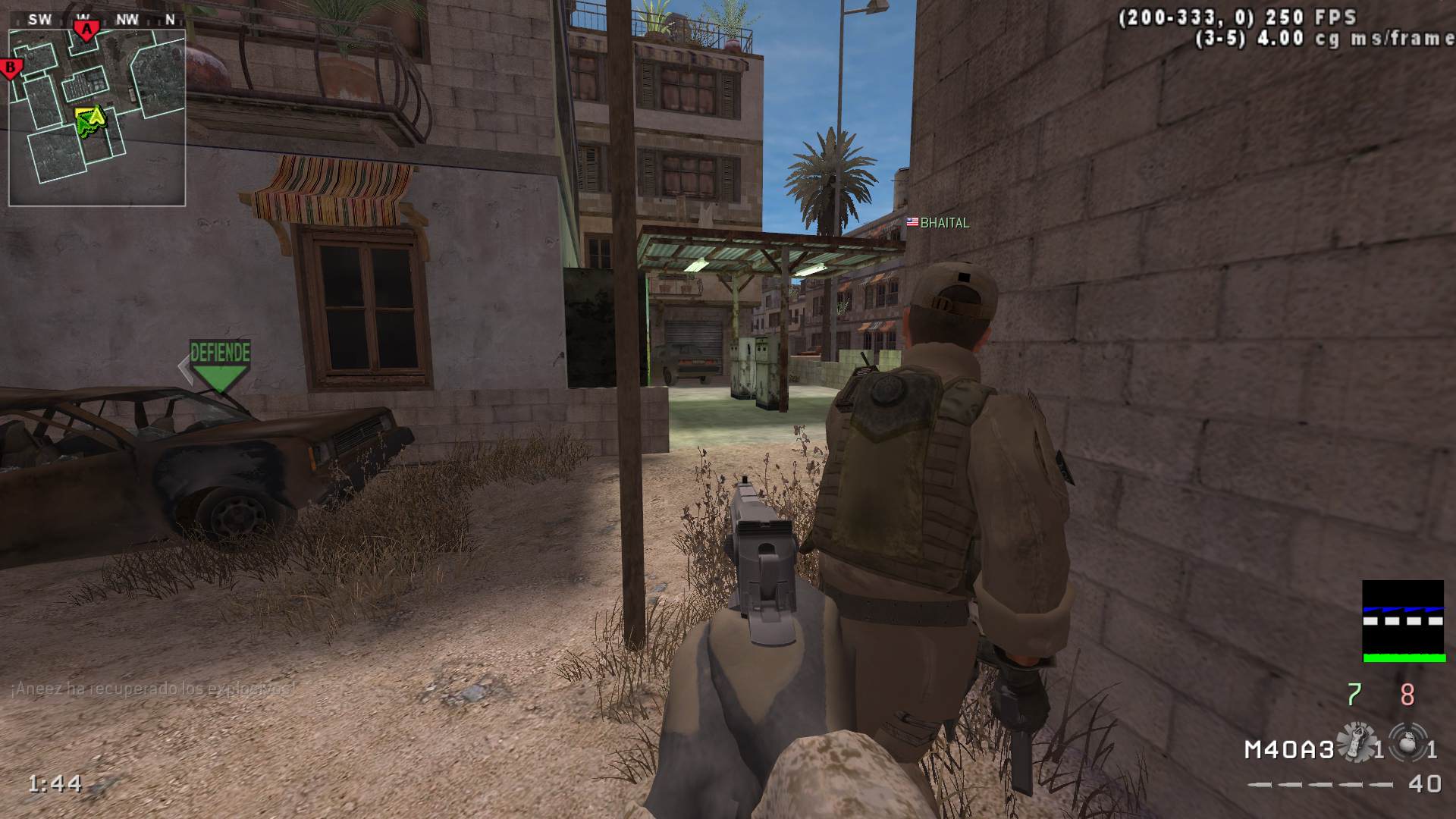Select the A objective marker on minimap
Screen dimensions: 1456x819
(87, 30)
